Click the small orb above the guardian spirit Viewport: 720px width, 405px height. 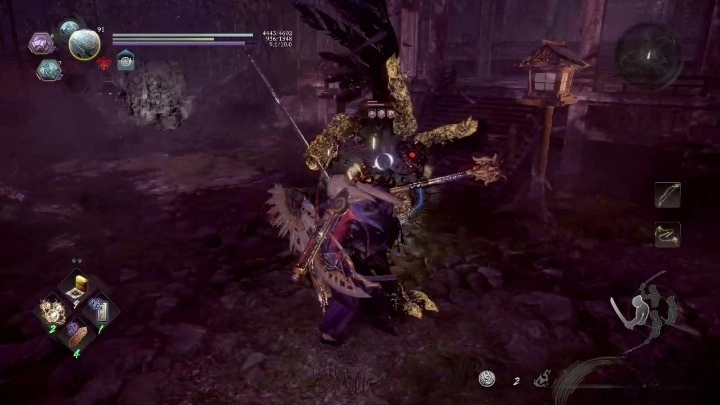(68, 30)
